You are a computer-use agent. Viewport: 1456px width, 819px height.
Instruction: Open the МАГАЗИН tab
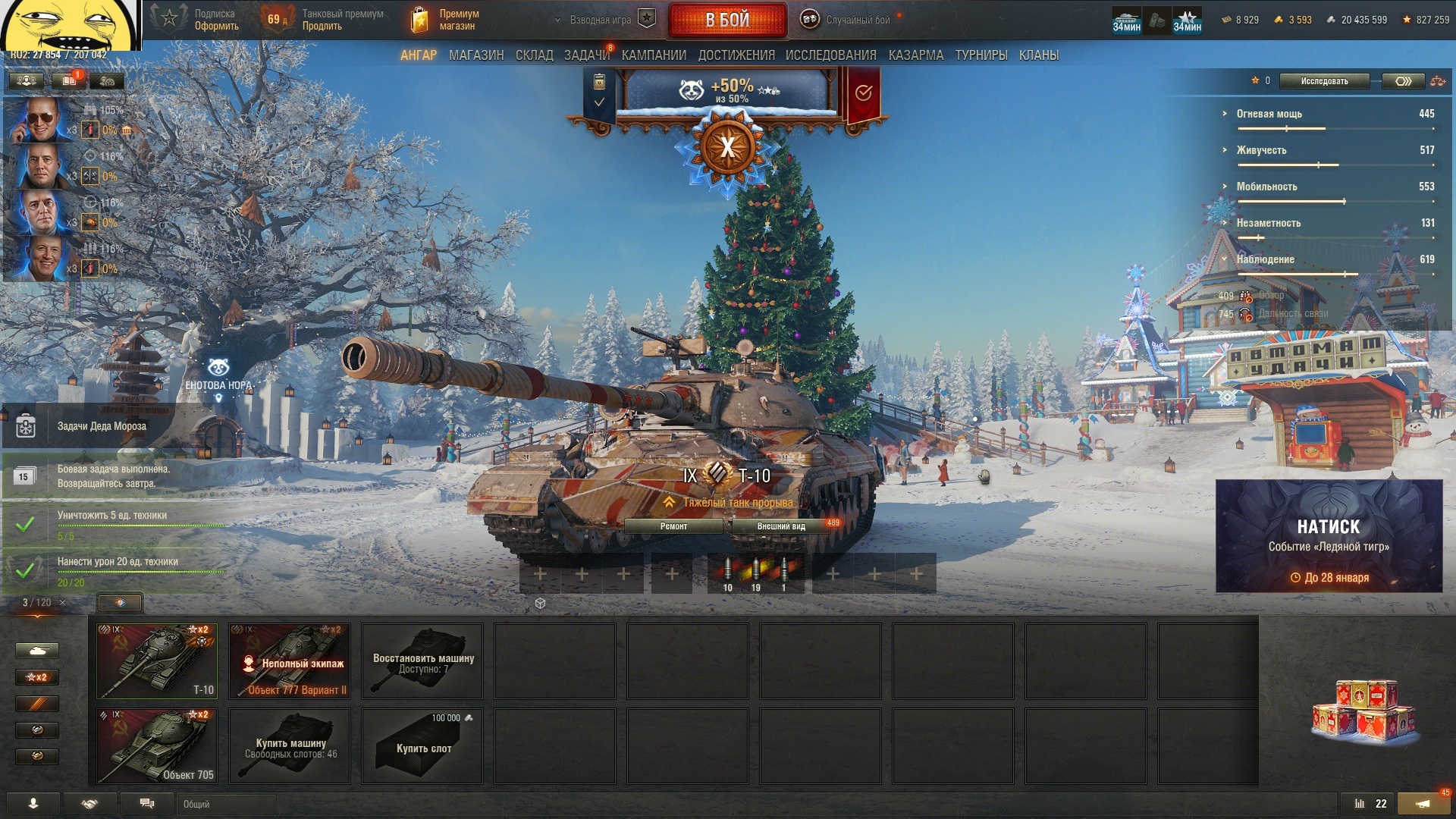point(475,55)
